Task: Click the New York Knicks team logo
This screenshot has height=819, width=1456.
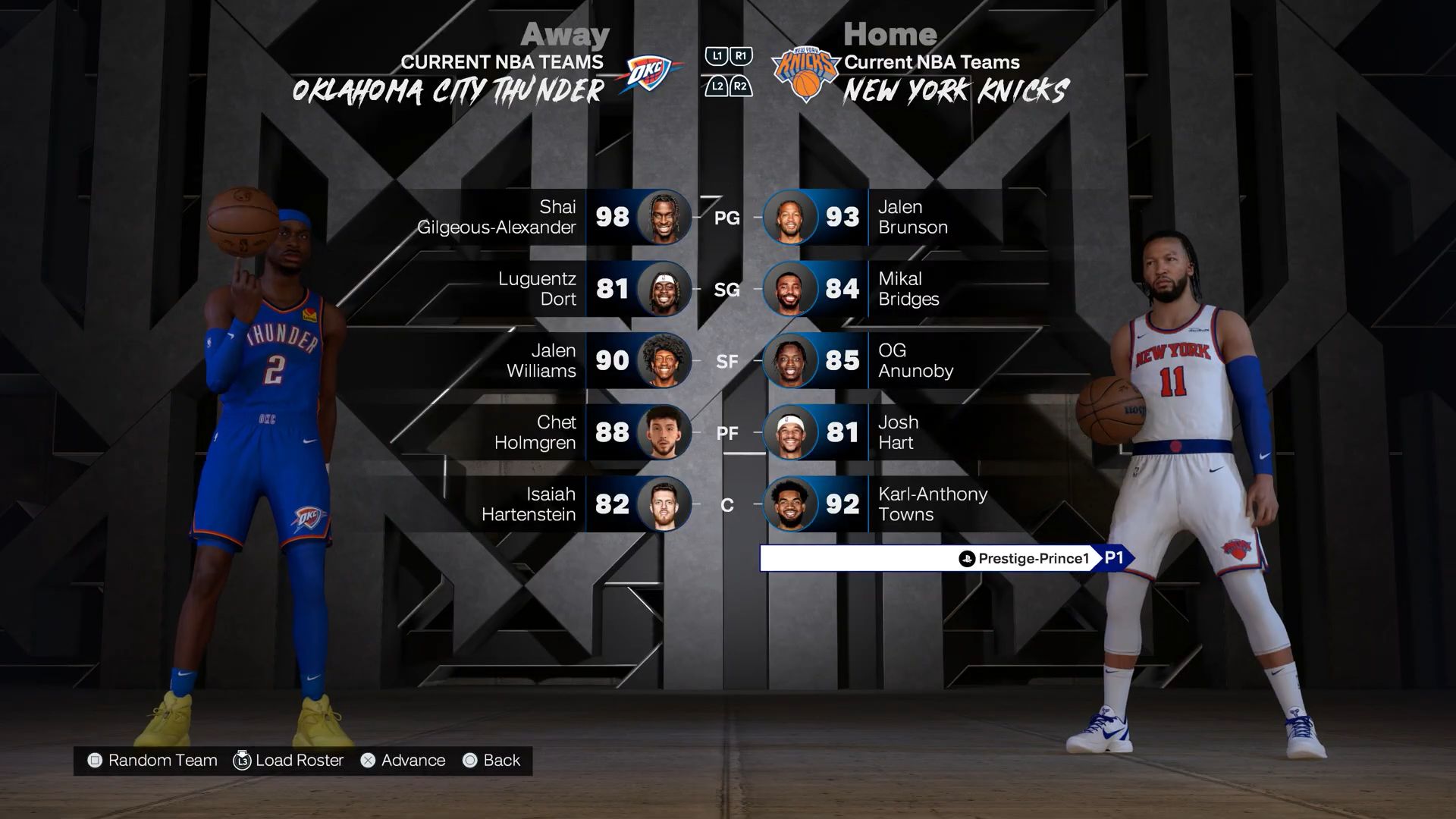Action: pos(805,74)
